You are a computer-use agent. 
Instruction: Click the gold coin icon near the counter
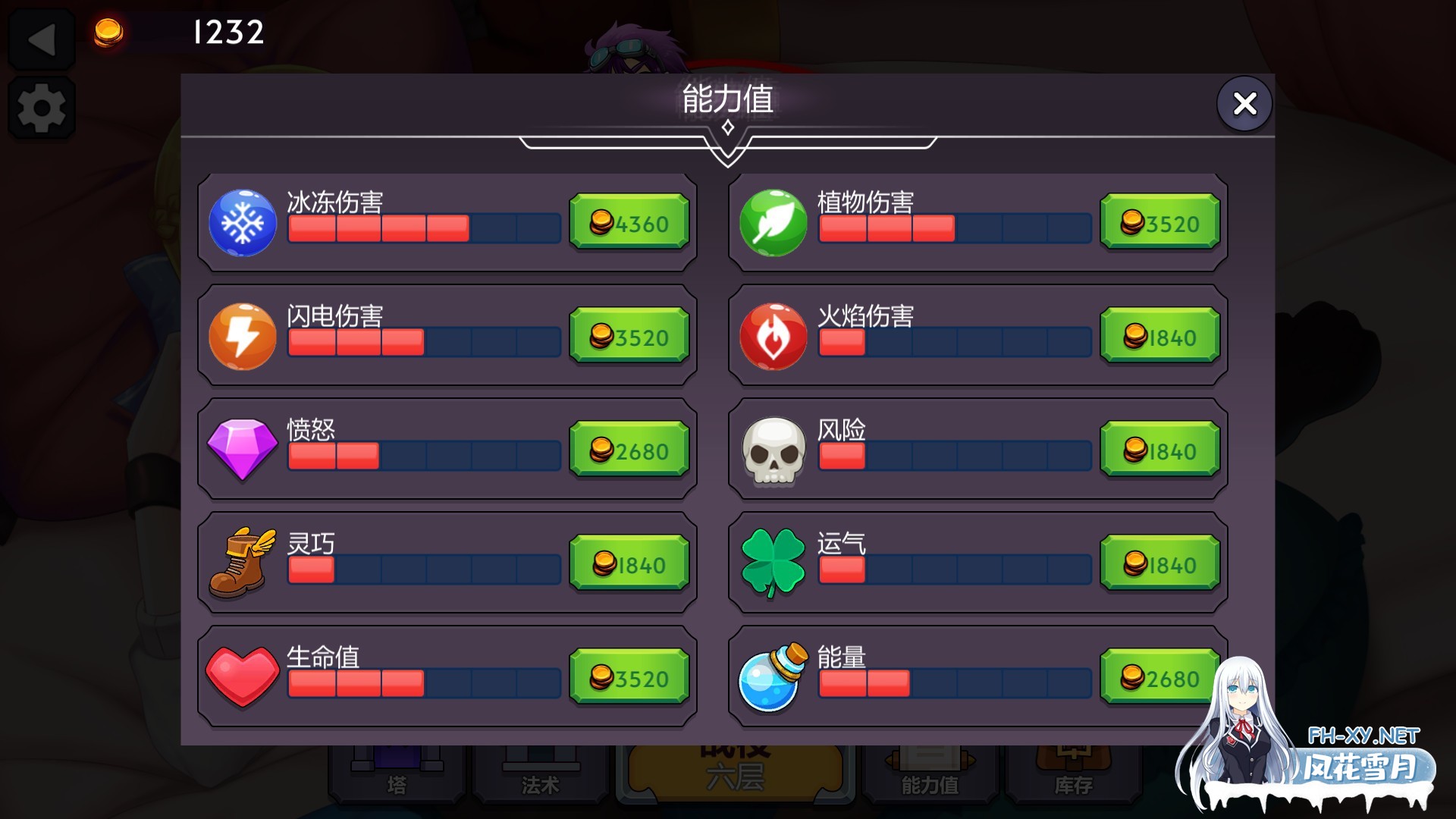[x=107, y=33]
